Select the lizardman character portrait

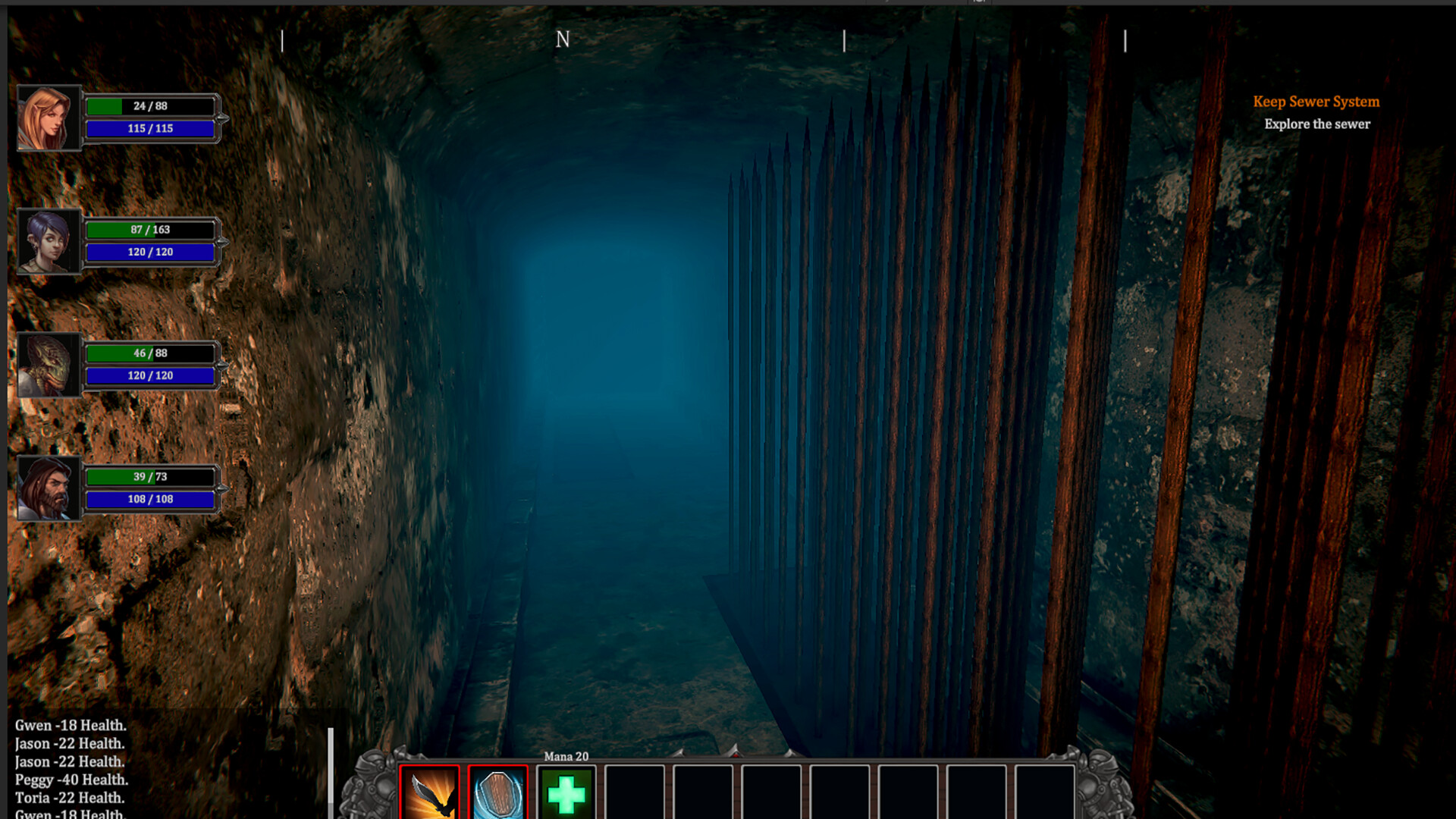49,364
